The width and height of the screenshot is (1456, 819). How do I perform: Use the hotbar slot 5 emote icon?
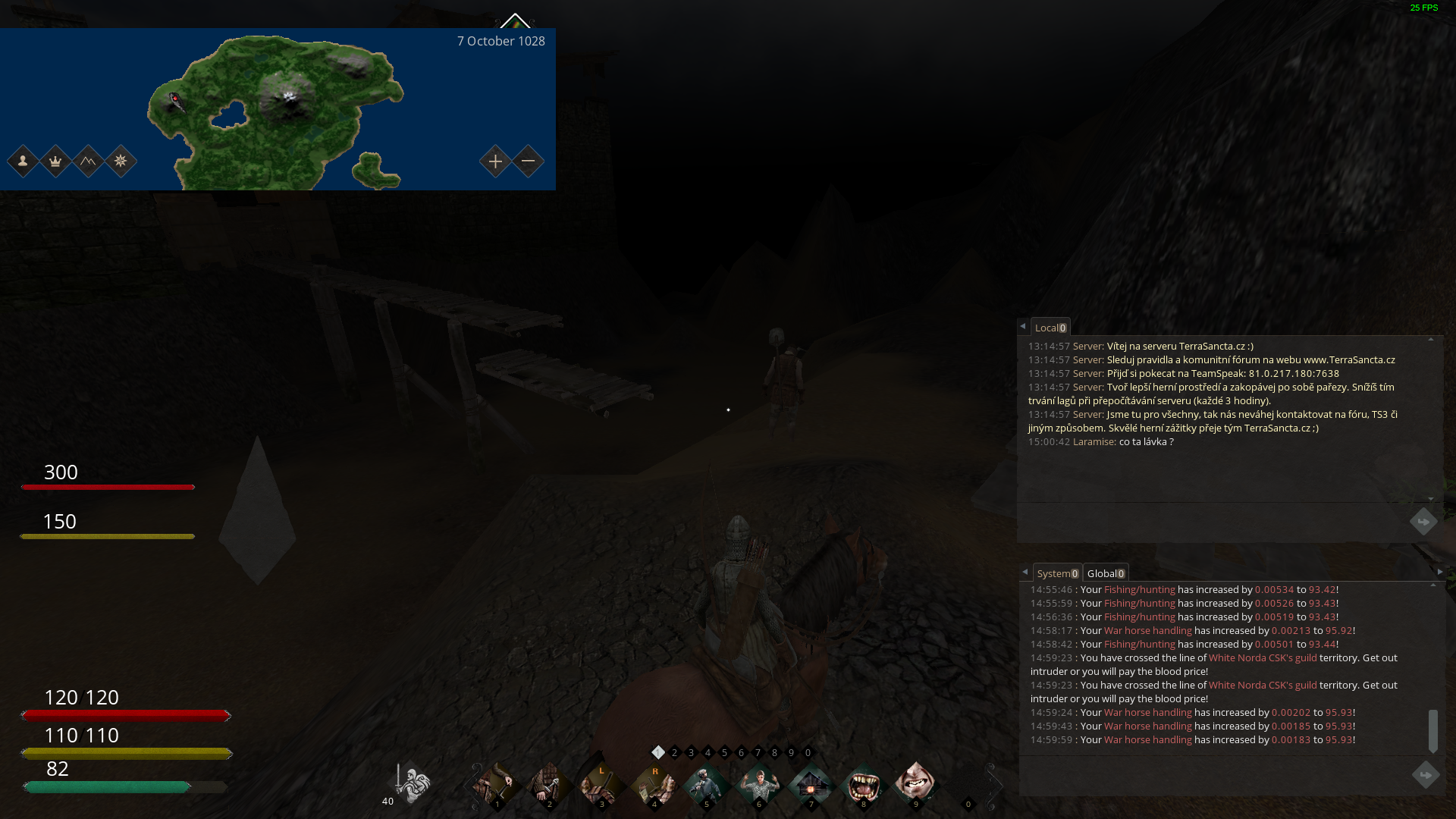coord(707,784)
